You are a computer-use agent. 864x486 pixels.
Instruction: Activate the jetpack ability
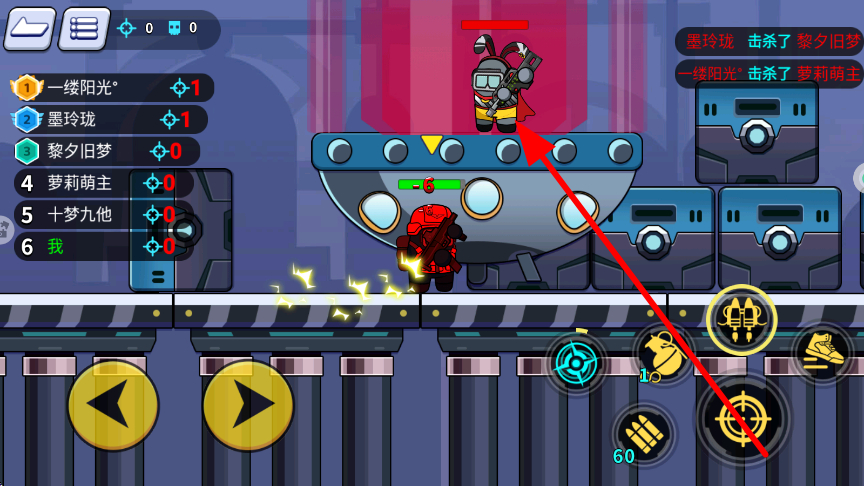point(741,320)
